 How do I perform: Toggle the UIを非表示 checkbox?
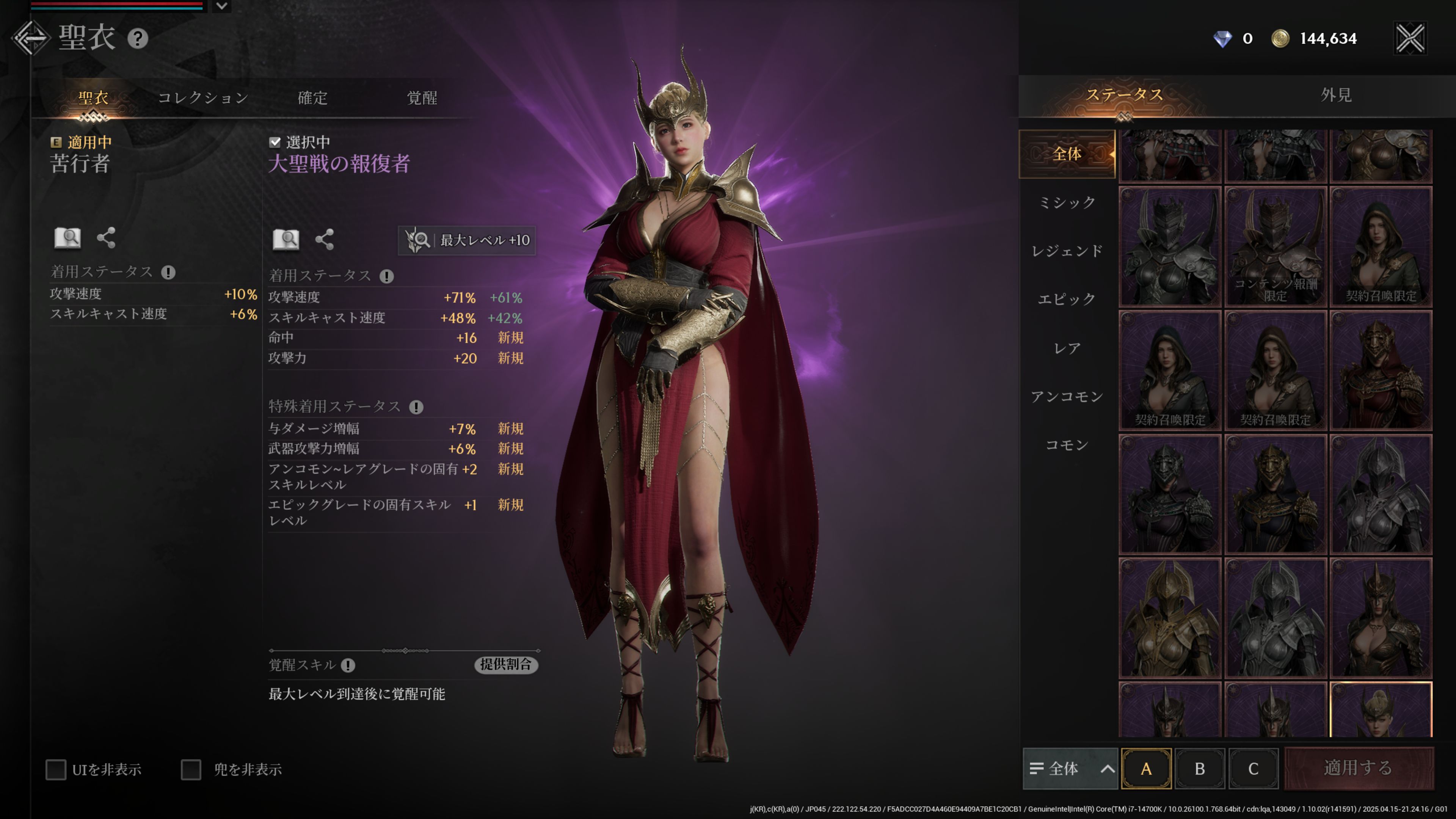[x=56, y=769]
